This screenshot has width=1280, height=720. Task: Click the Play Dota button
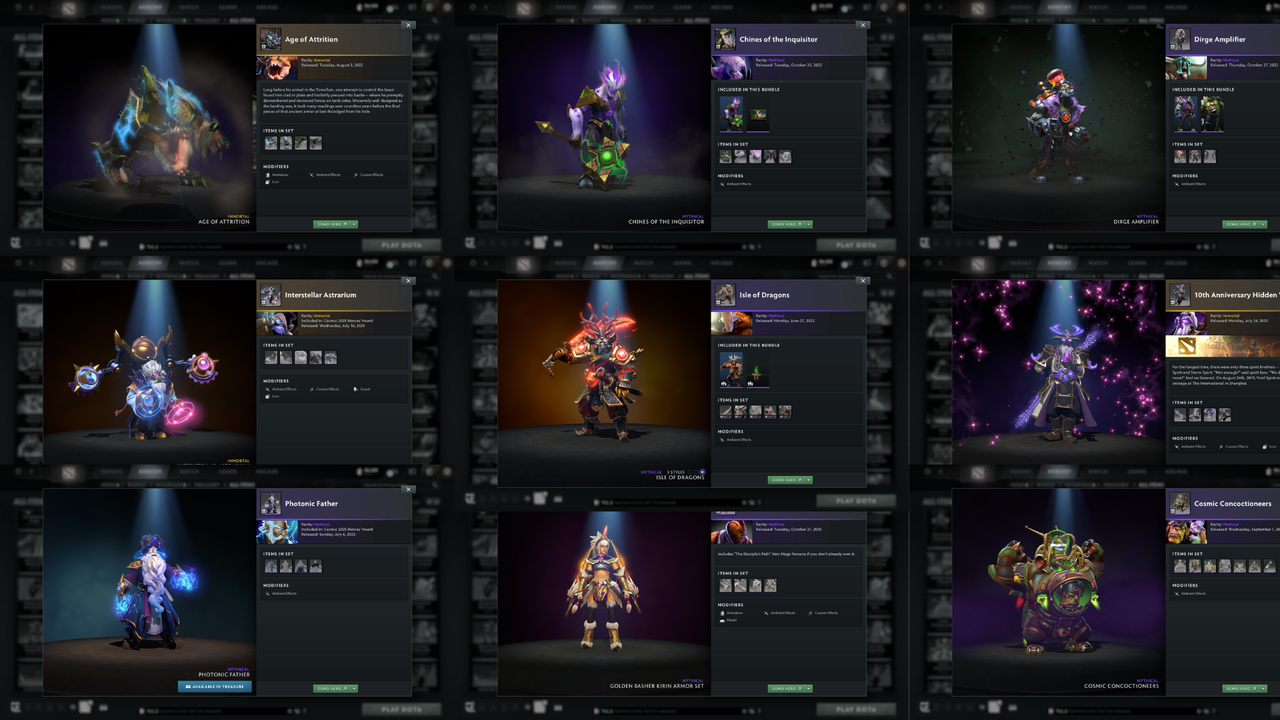400,245
